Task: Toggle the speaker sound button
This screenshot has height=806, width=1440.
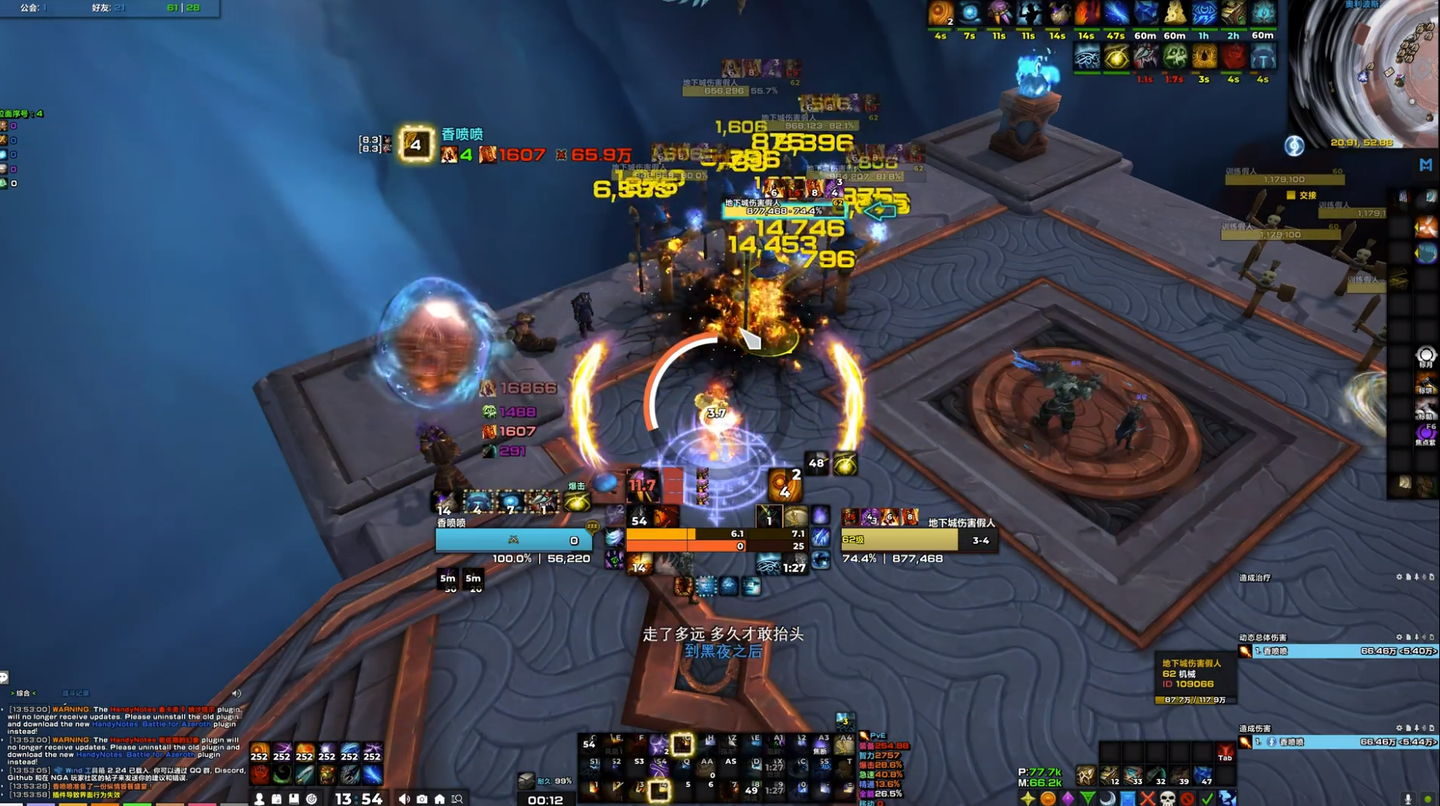Action: 404,798
